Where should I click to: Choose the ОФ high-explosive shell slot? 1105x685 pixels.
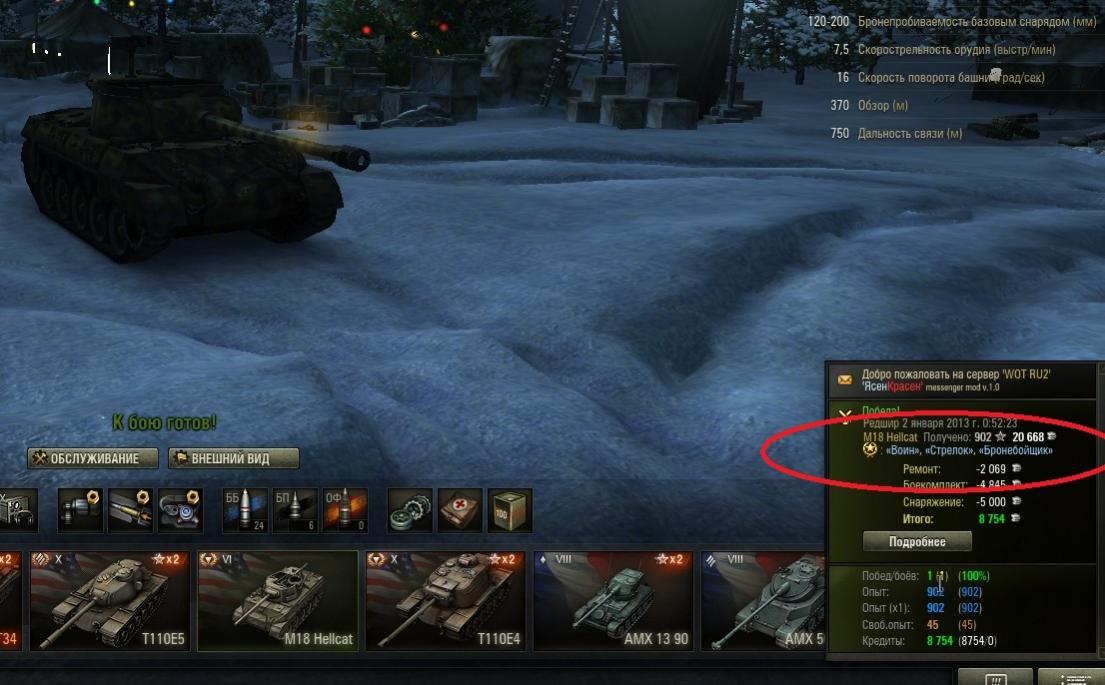coord(343,511)
